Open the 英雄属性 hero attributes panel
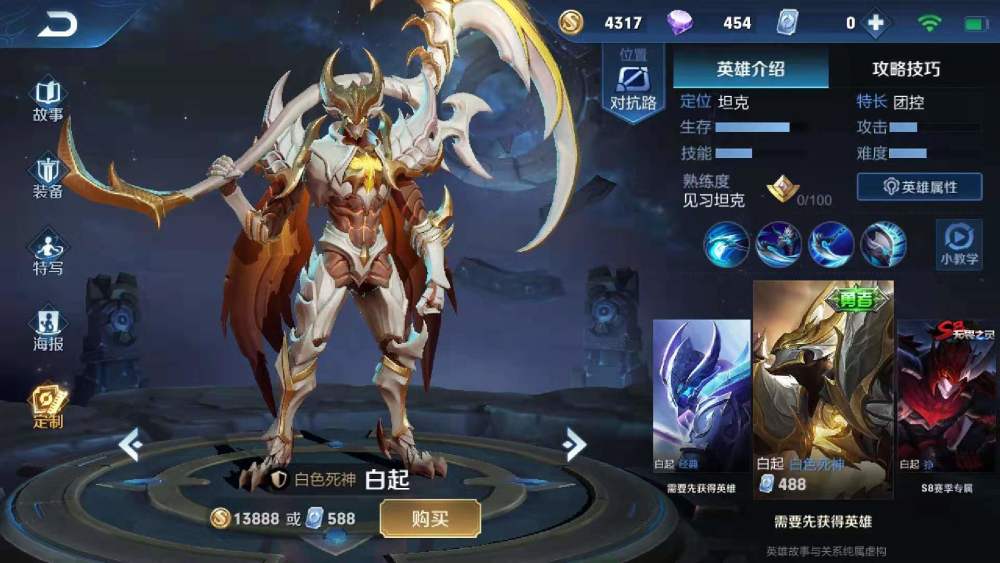The width and height of the screenshot is (1000, 563). [x=919, y=187]
